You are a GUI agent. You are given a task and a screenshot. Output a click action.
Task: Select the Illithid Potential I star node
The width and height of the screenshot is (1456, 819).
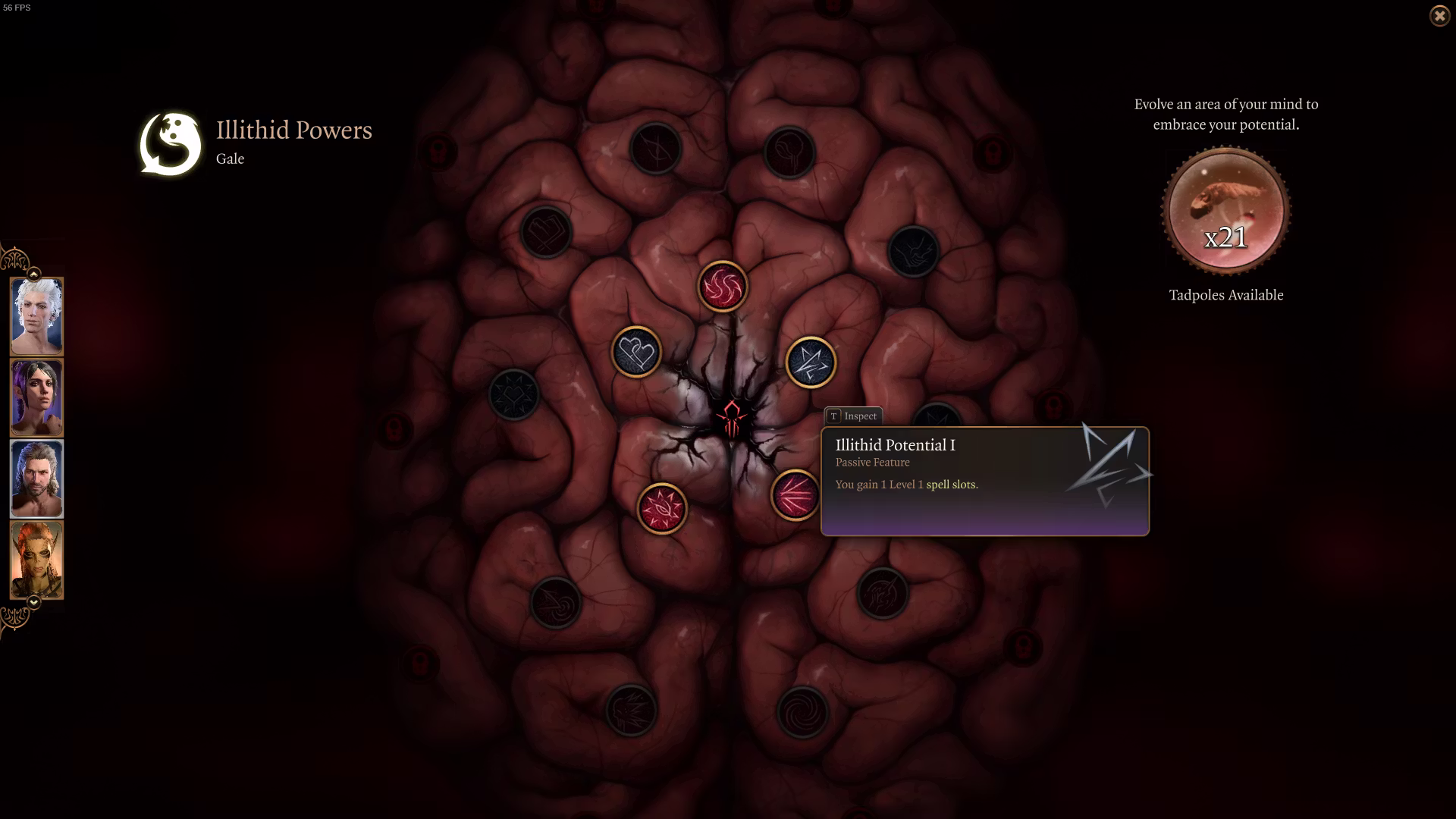(x=811, y=362)
